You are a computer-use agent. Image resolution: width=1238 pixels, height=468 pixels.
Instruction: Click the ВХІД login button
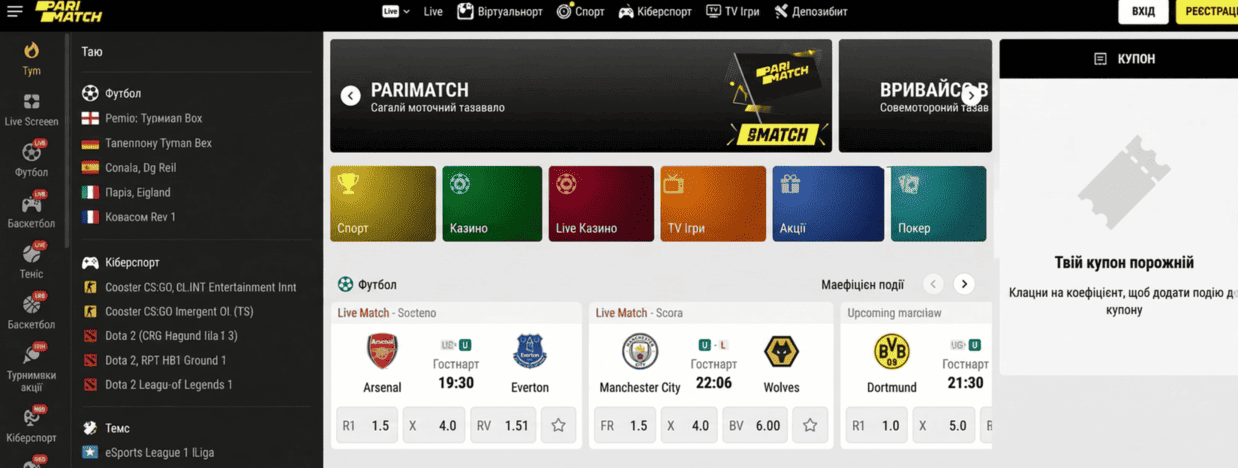(1143, 12)
